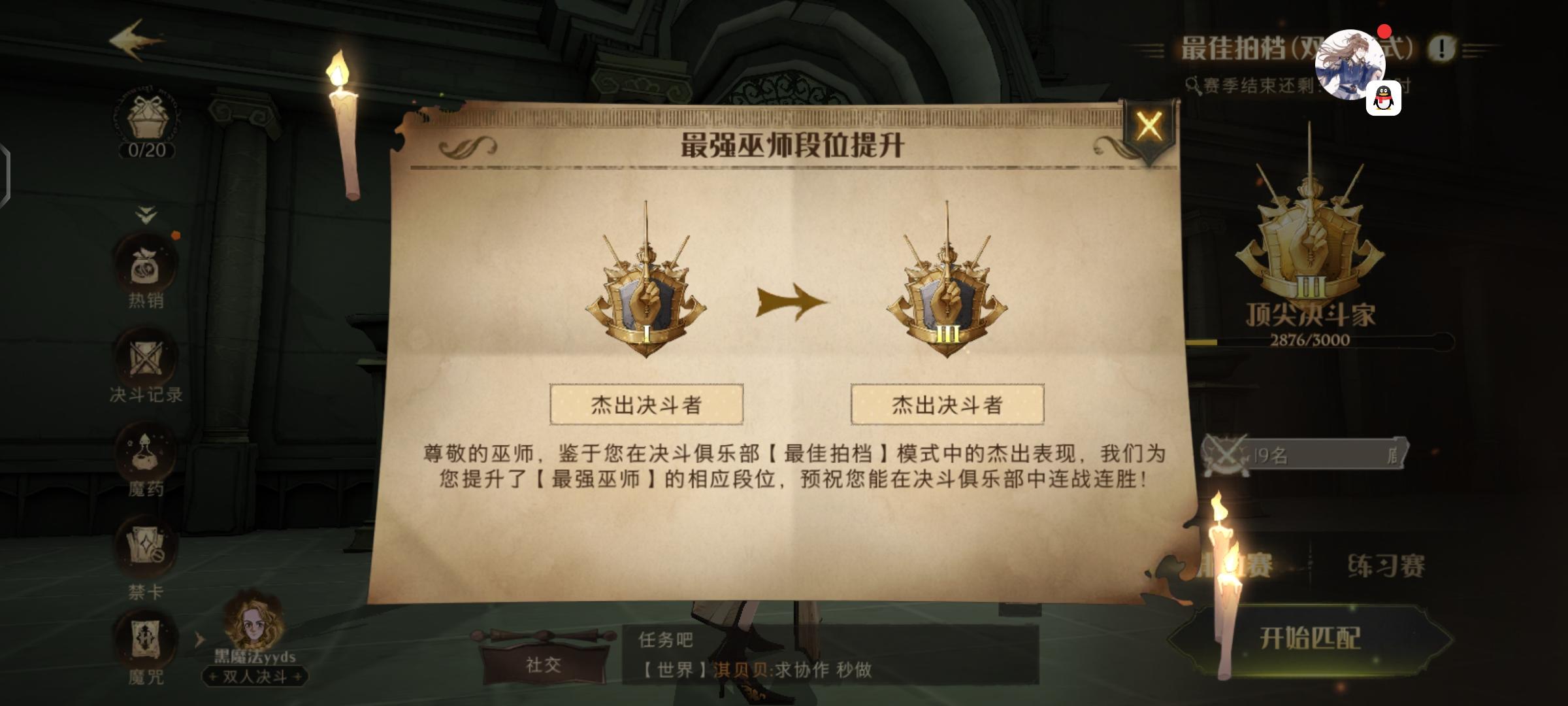This screenshot has width=1568, height=706.
Task: Open the 魔咒 spells icon
Action: pos(147,637)
